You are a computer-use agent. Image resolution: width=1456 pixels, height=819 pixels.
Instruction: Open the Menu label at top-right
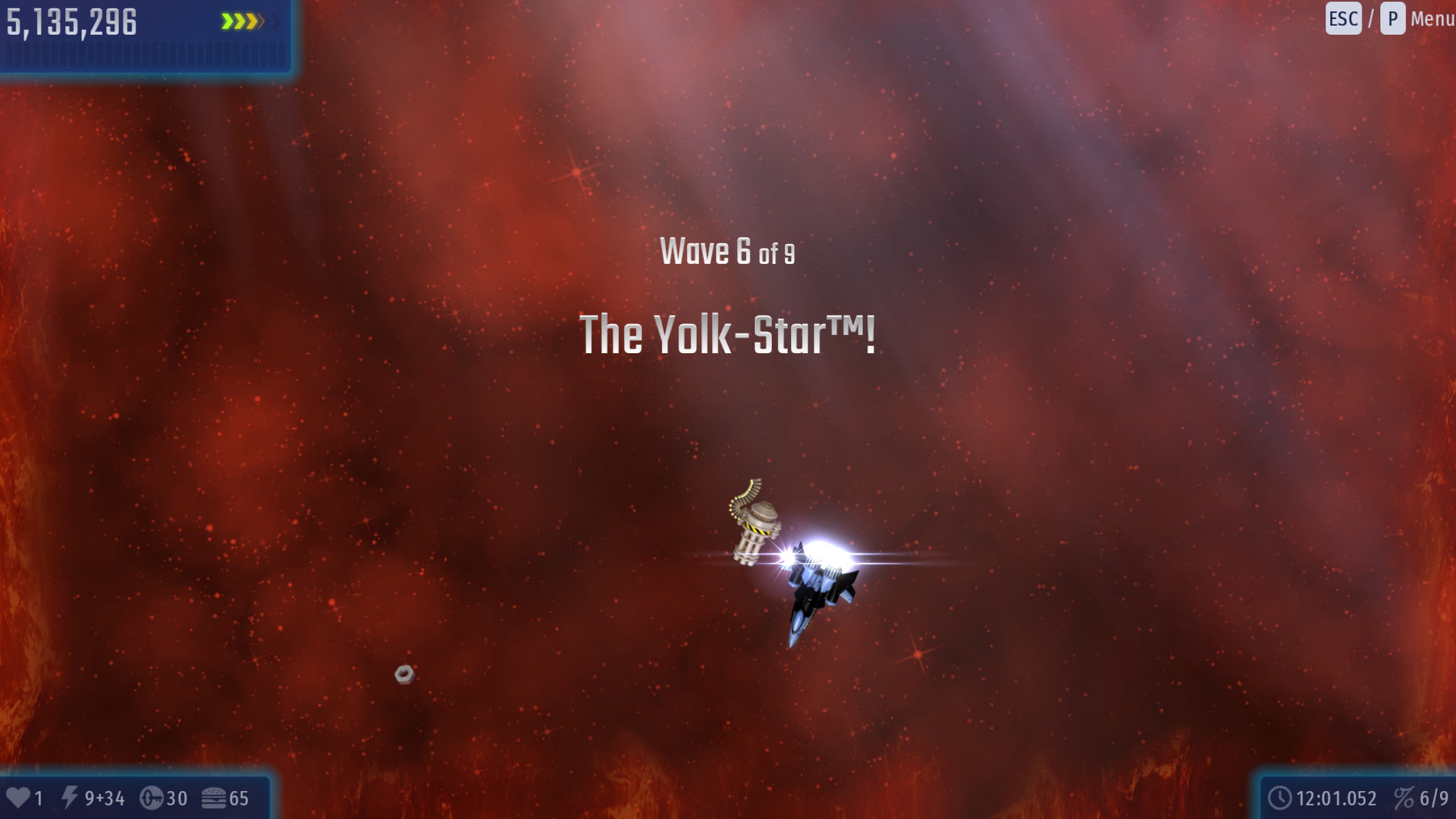tap(1432, 19)
